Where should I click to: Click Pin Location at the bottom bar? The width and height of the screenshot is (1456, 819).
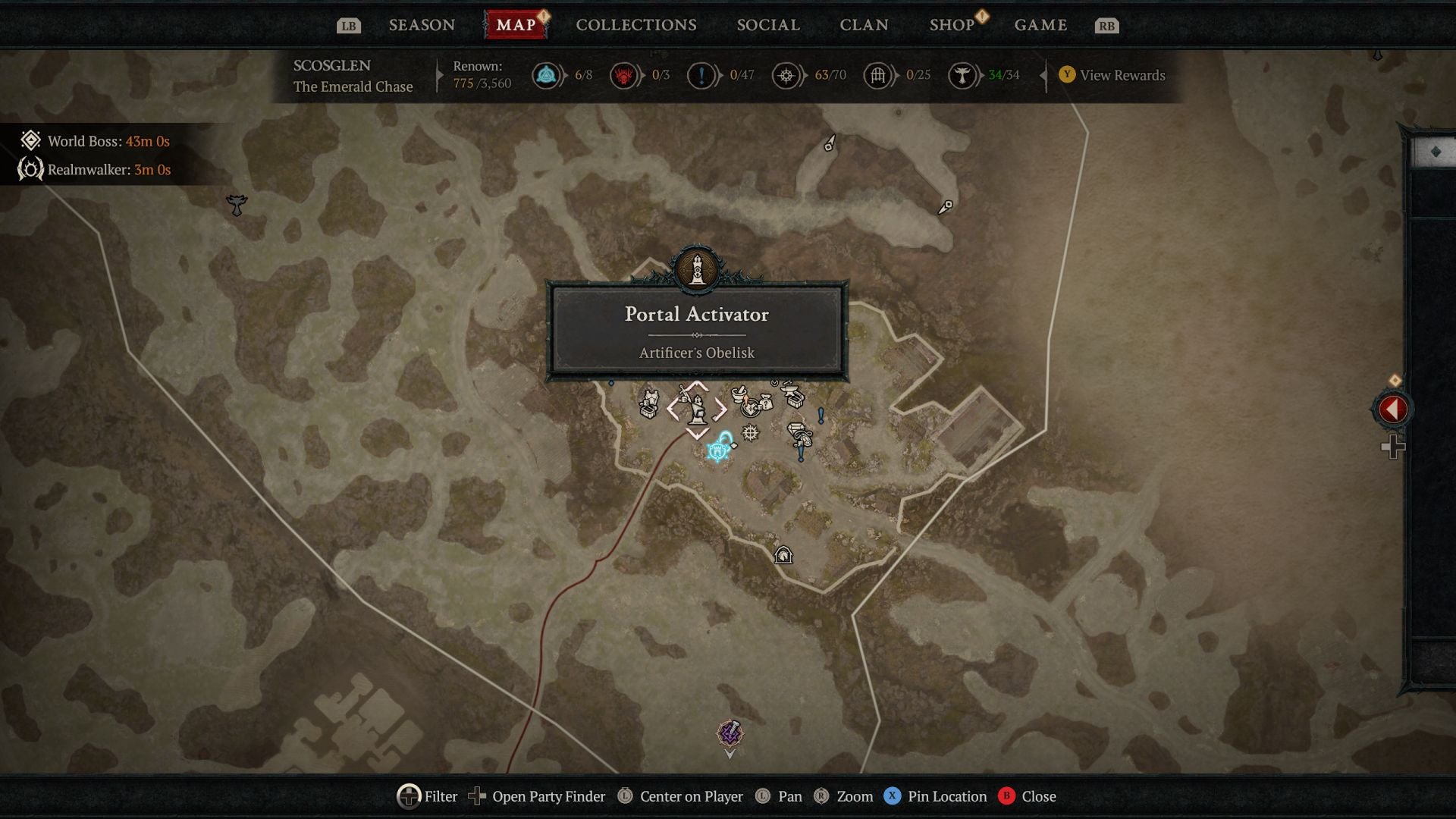[941, 796]
